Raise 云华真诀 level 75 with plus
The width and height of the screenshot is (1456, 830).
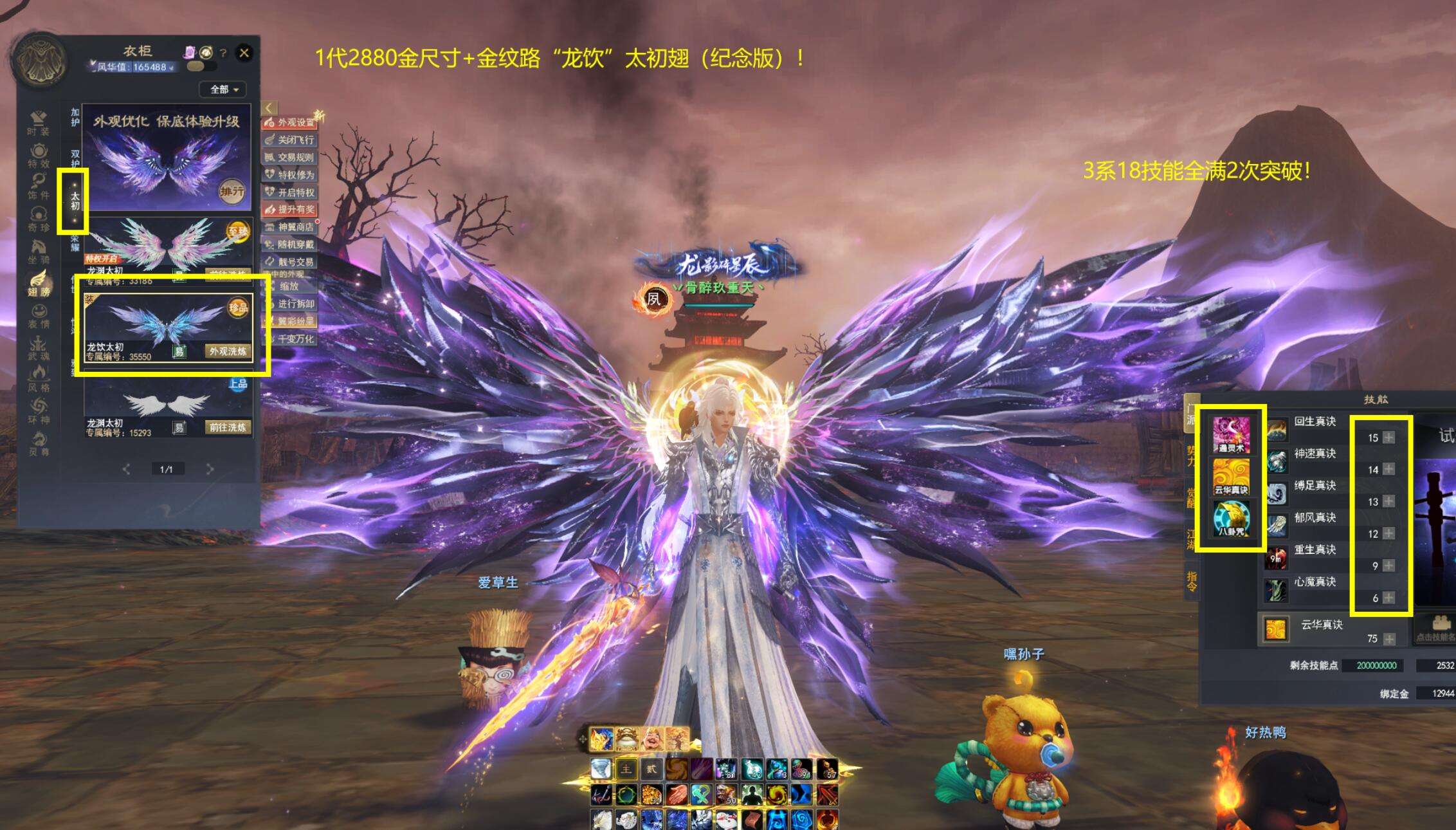pyautogui.click(x=1389, y=639)
